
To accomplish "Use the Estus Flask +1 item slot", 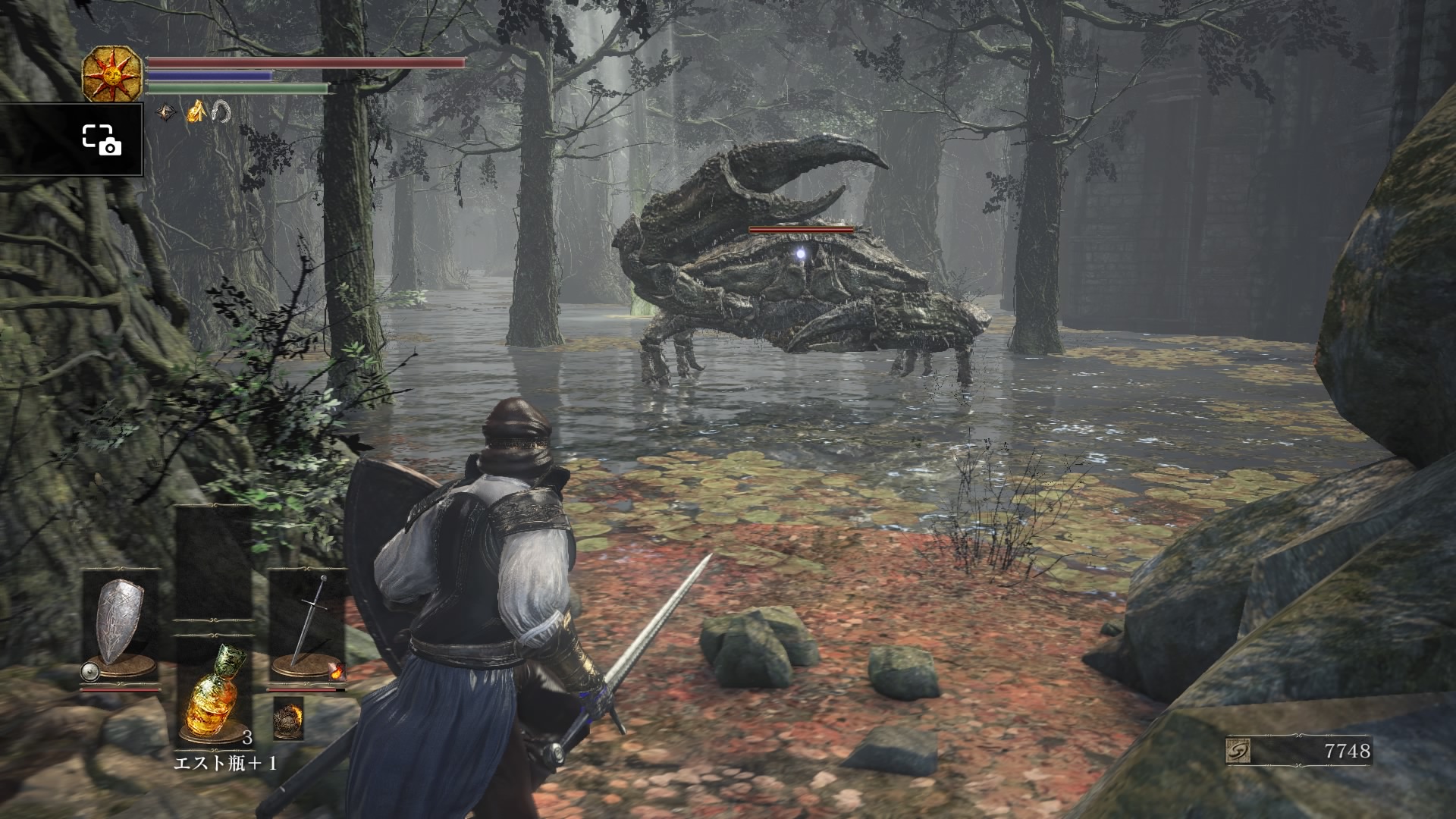I will [x=215, y=692].
